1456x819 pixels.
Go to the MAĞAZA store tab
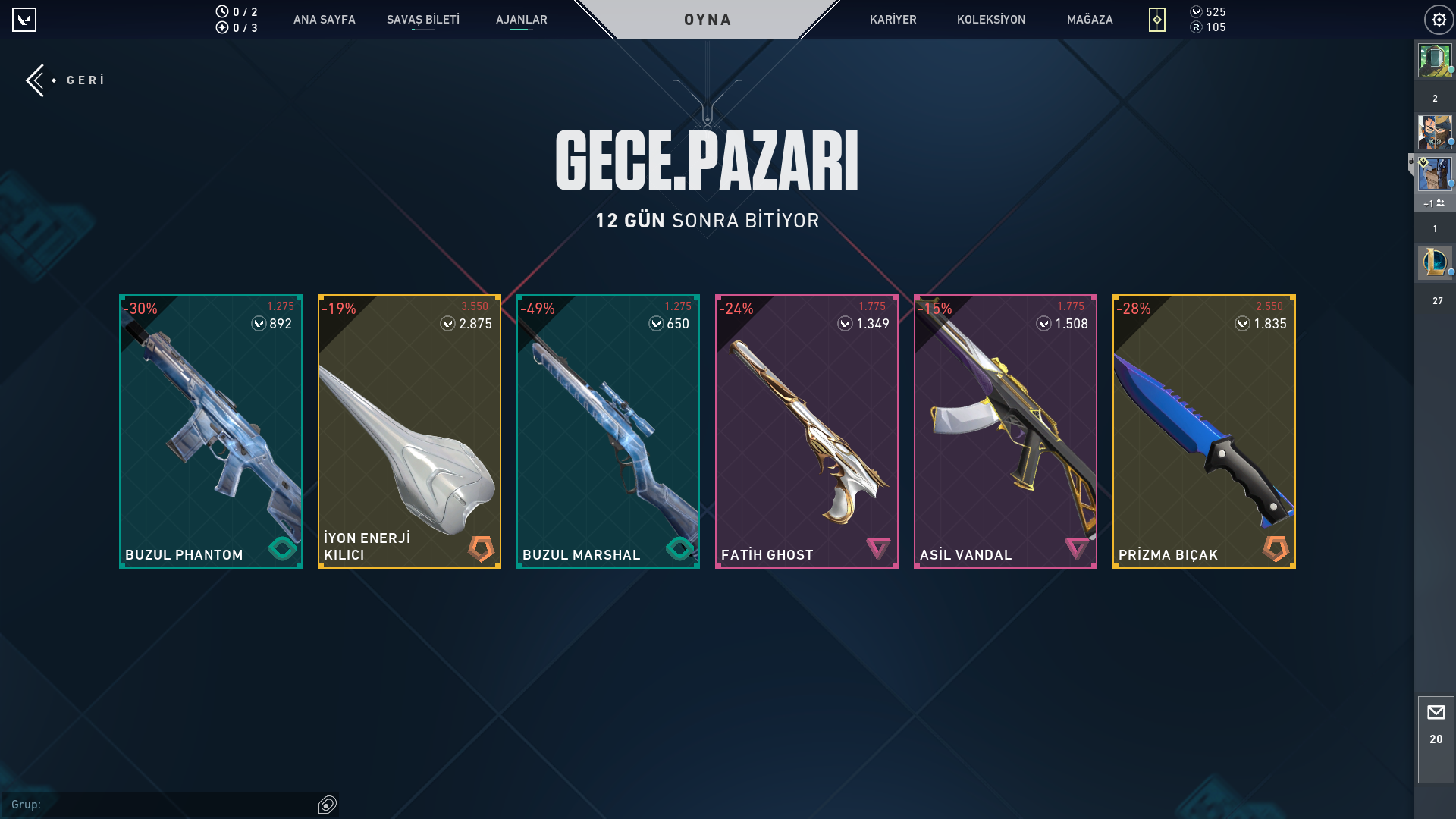pos(1089,20)
